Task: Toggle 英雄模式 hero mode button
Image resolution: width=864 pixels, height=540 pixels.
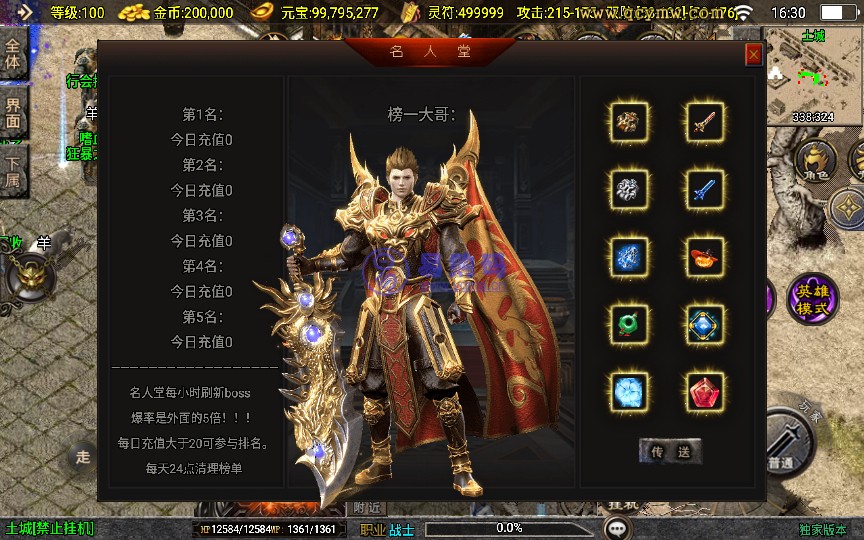Action: point(812,299)
